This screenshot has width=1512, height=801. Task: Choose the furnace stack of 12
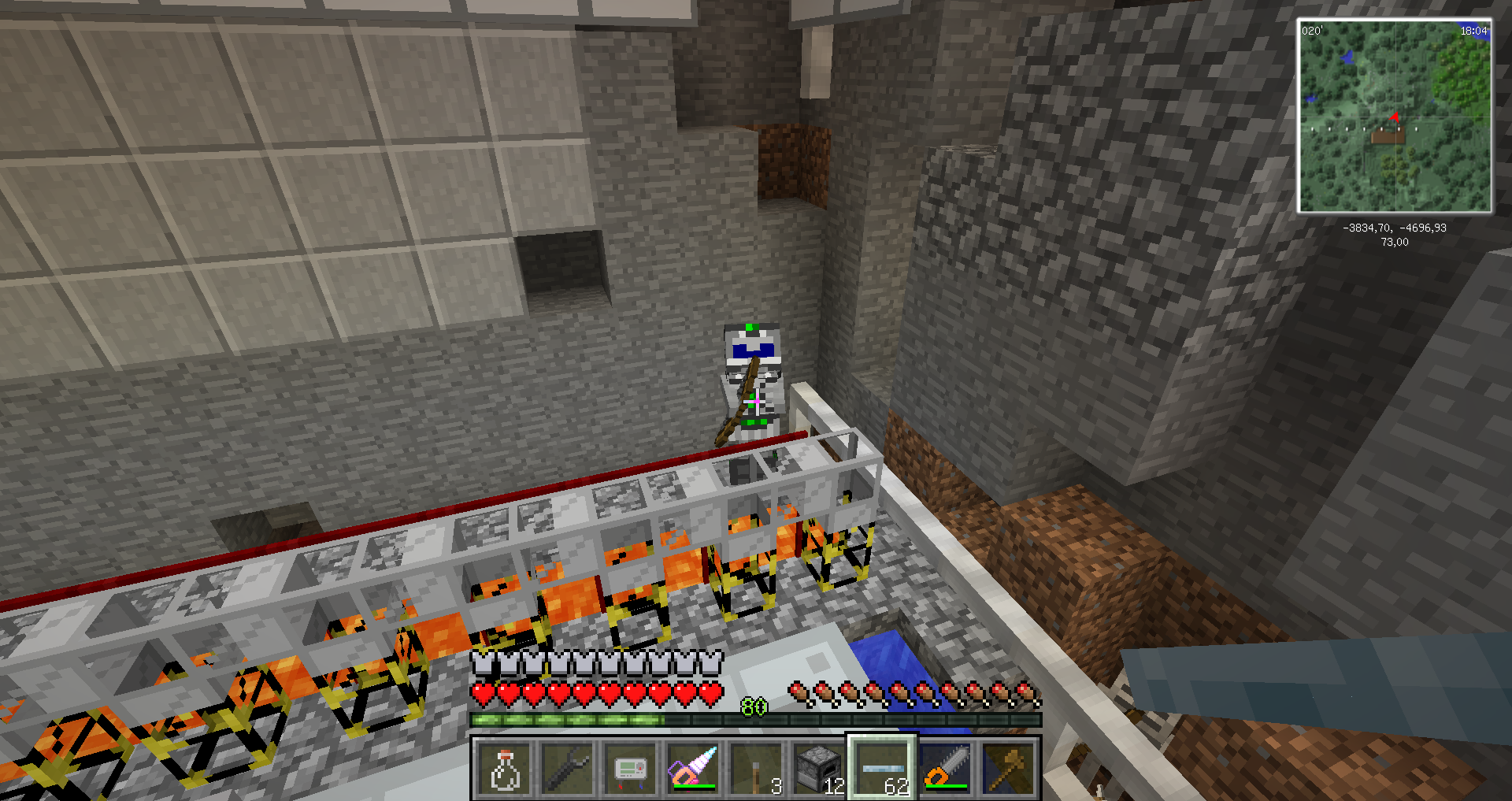tap(819, 769)
